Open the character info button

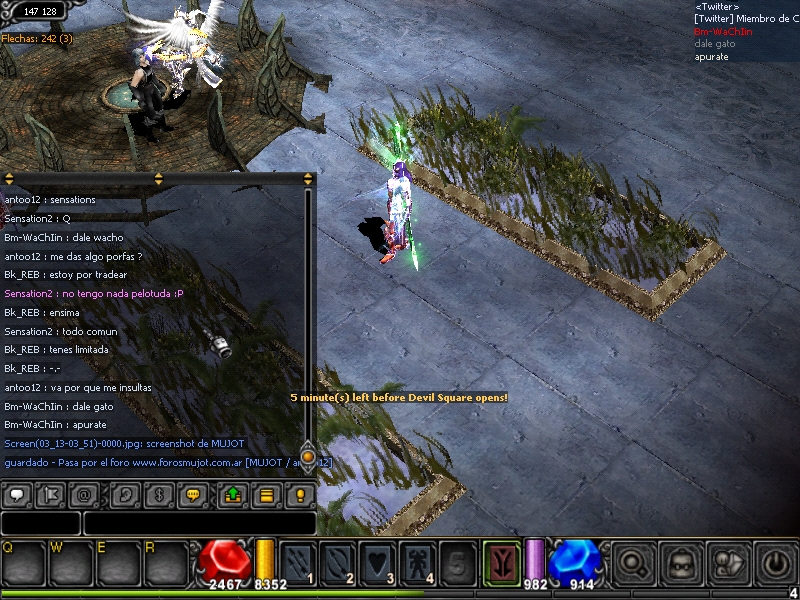coord(729,562)
